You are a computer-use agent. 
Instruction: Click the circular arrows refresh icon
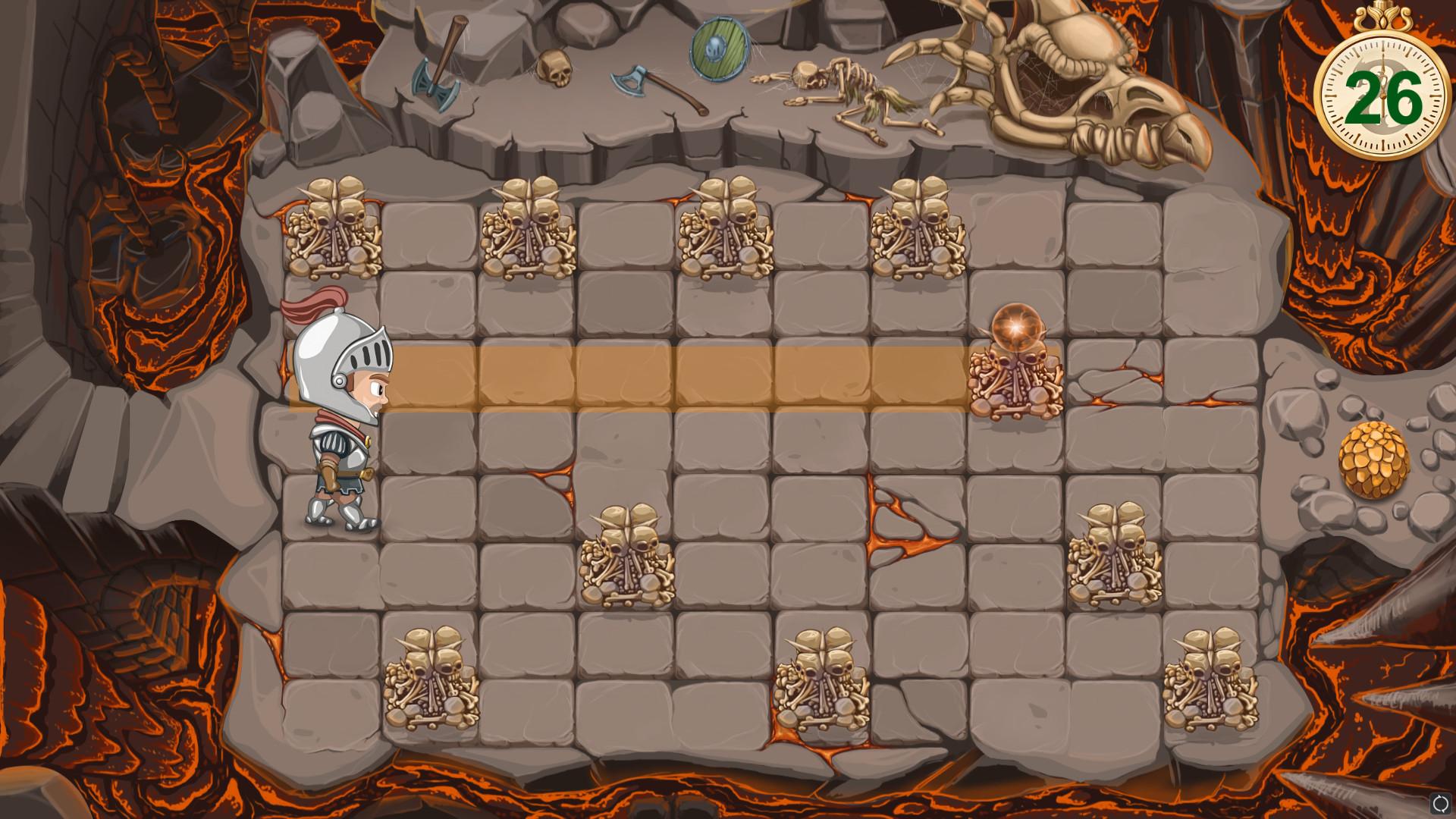[1440, 803]
